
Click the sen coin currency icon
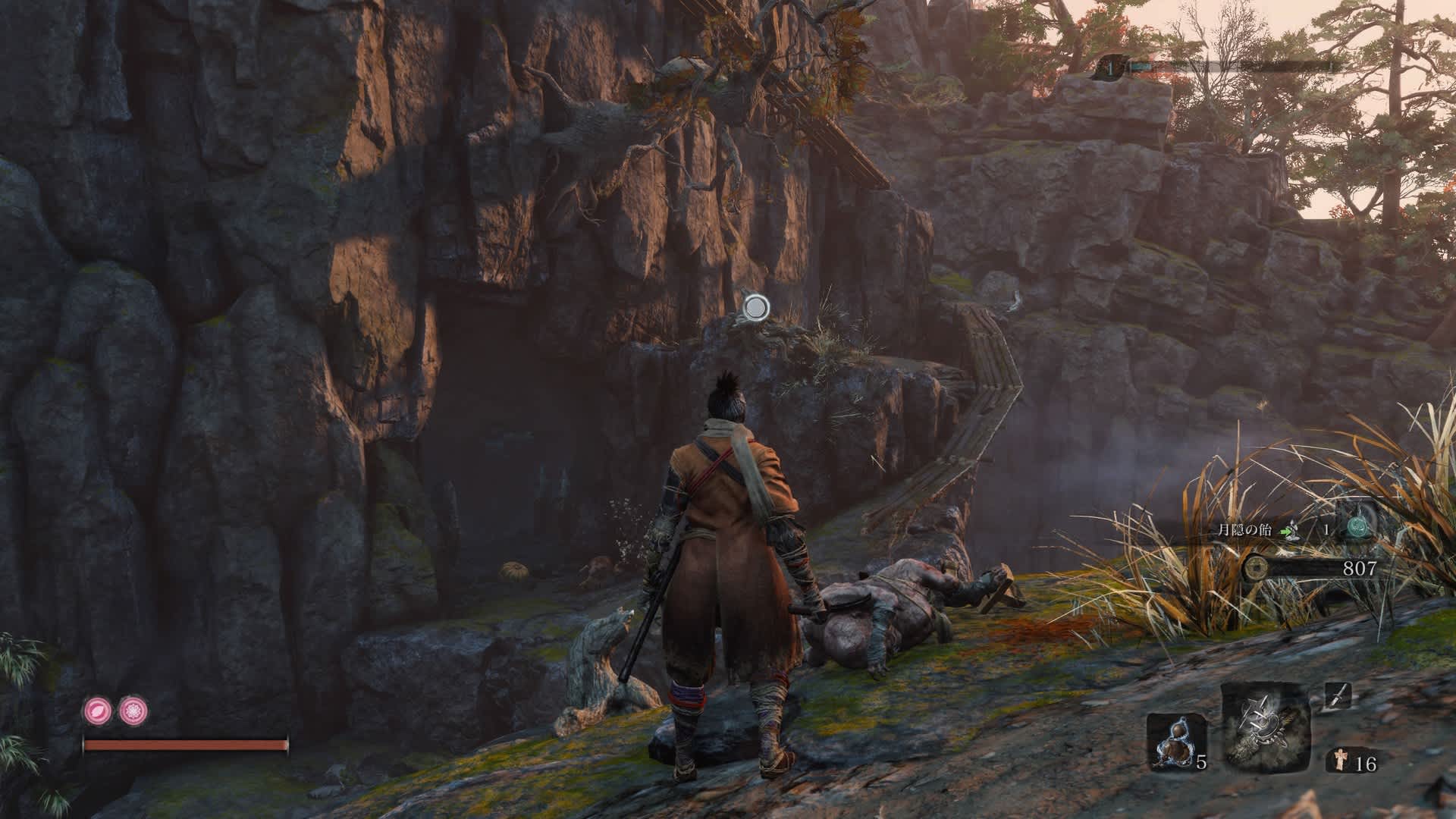tap(1254, 566)
